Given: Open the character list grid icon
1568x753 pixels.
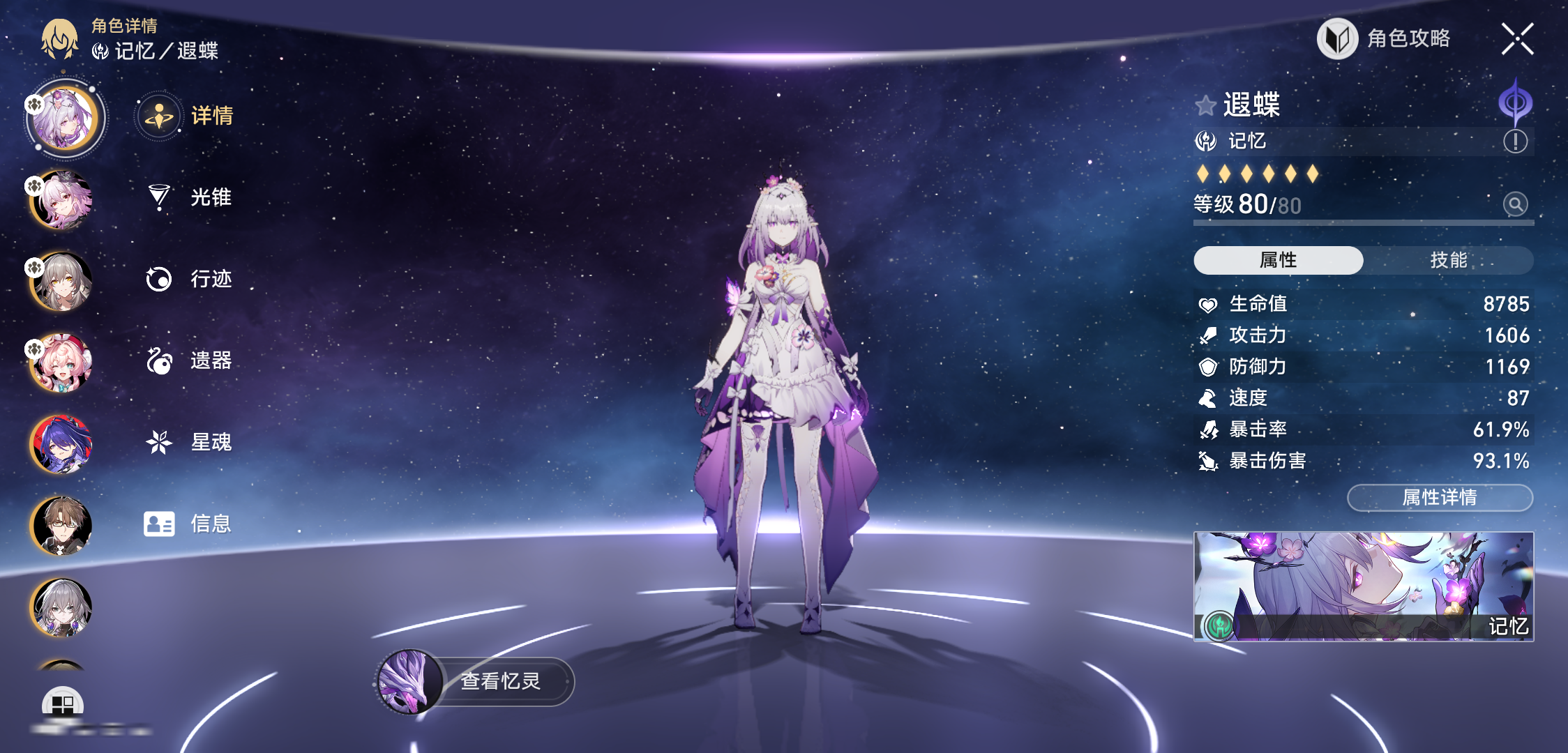Looking at the screenshot, I should 63,704.
